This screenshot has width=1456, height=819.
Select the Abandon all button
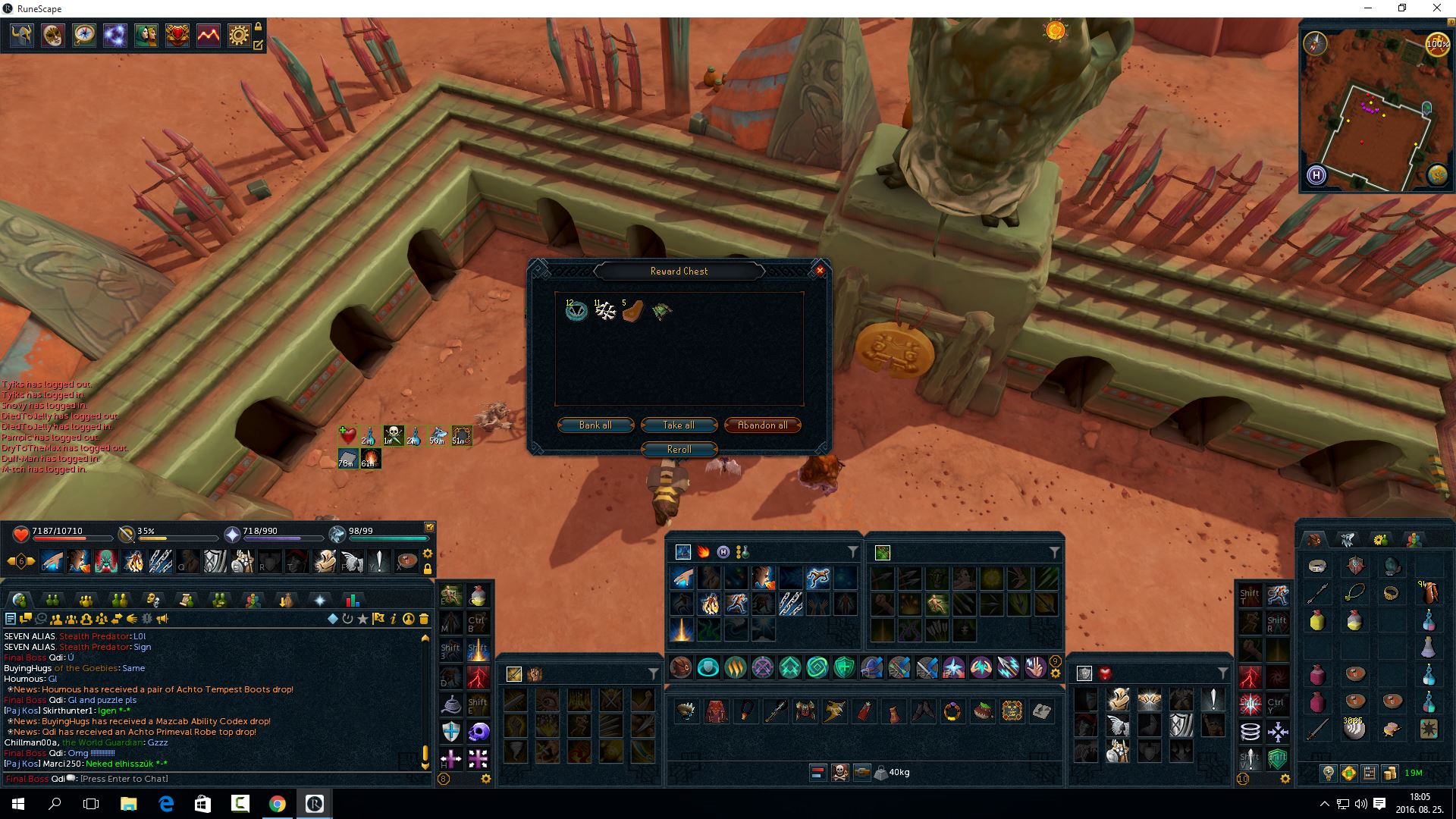[x=762, y=425]
